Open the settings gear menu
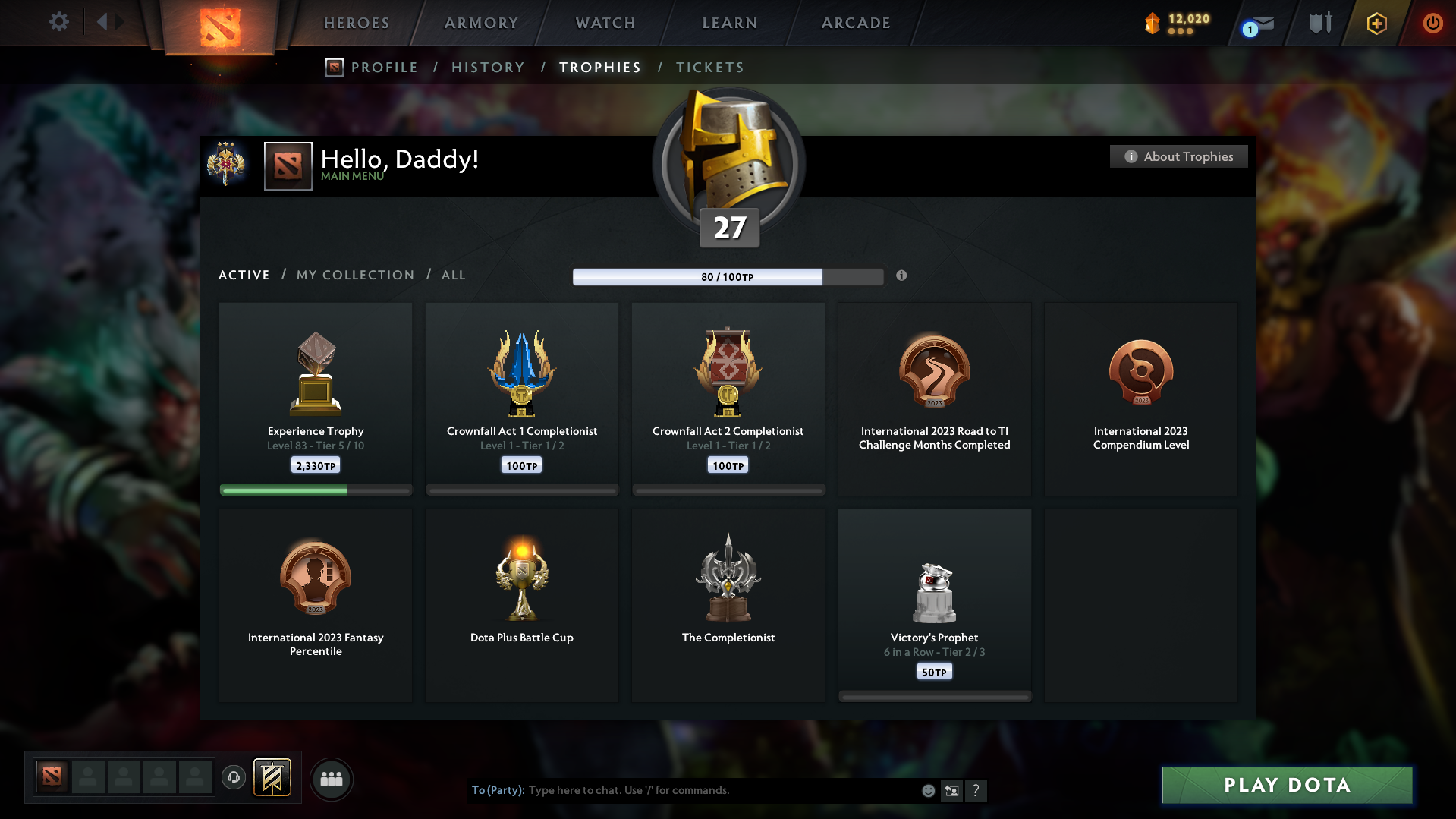This screenshot has width=1456, height=819. 58,22
